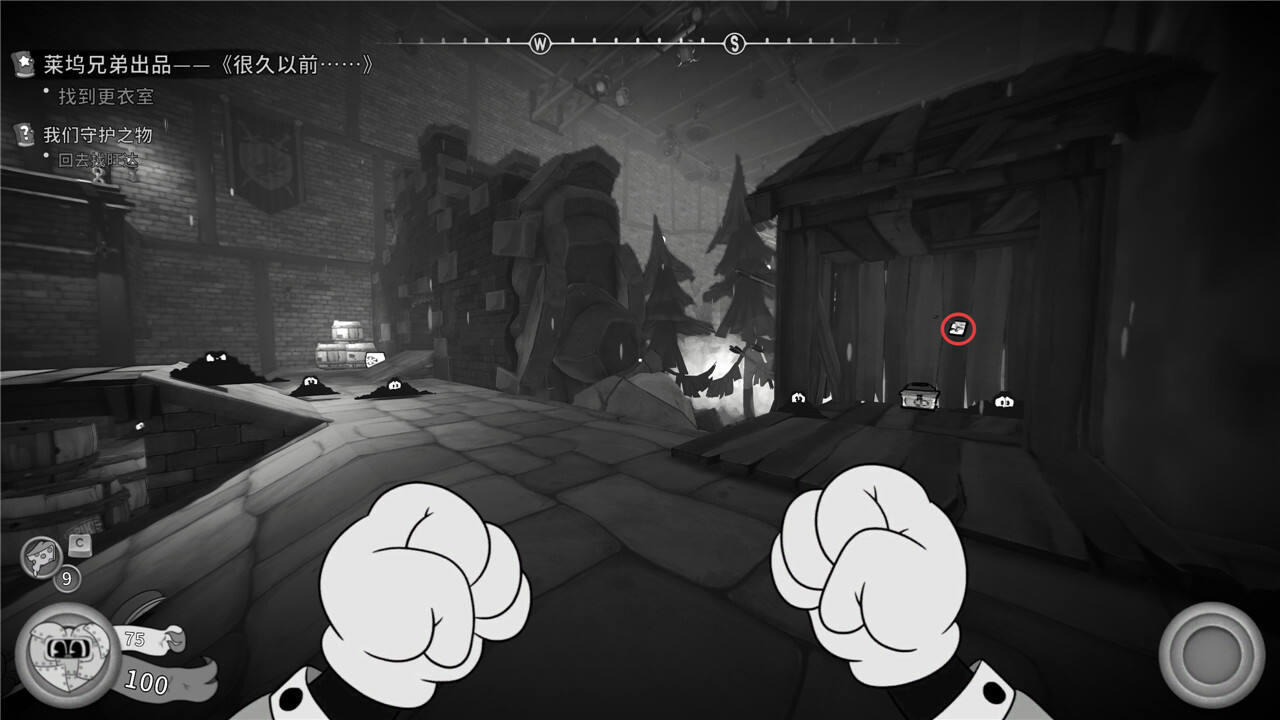The width and height of the screenshot is (1280, 720).
Task: Click the S marker on the compass
Action: pyautogui.click(x=735, y=43)
